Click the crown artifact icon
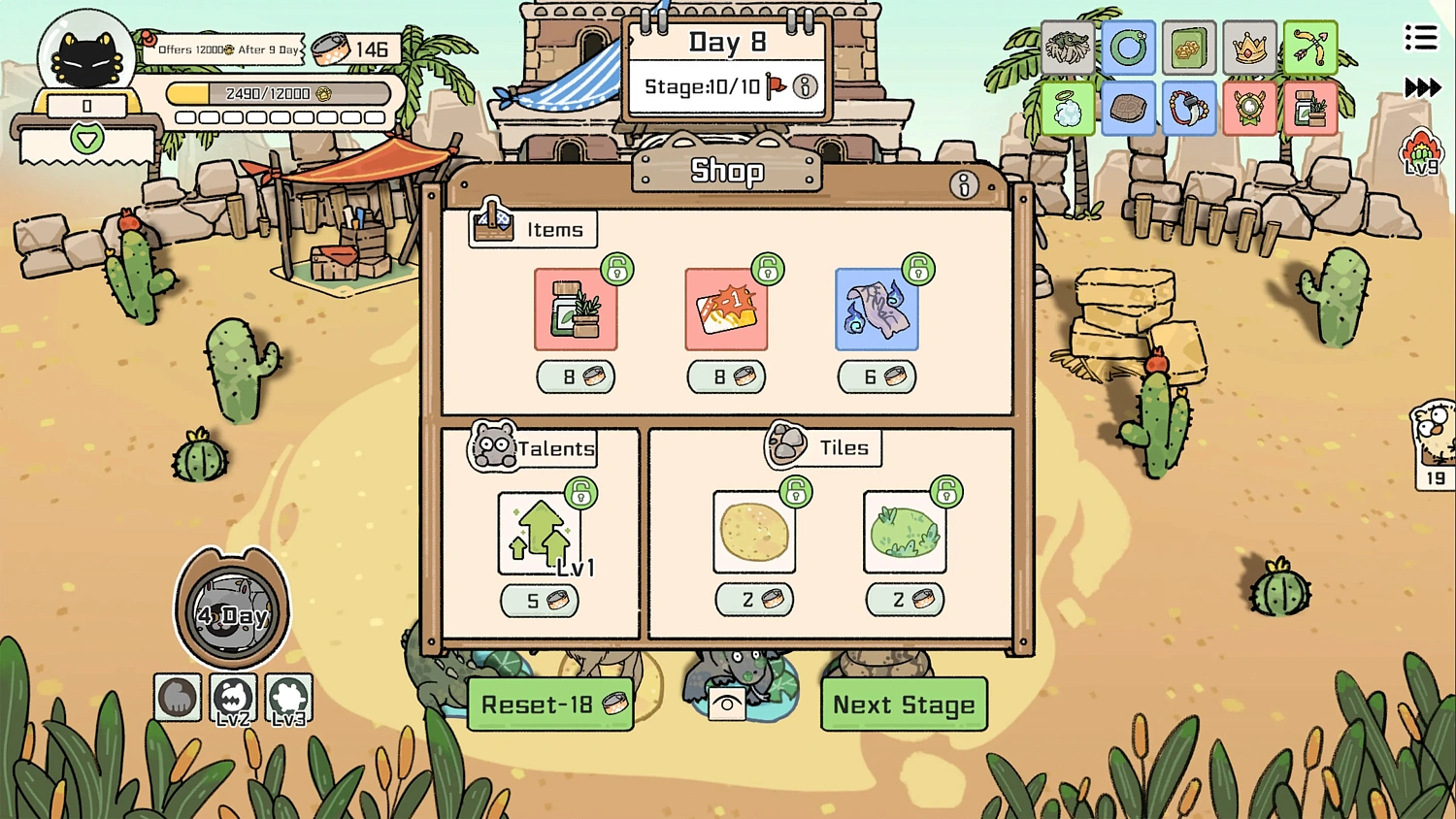This screenshot has height=819, width=1456. click(x=1249, y=47)
